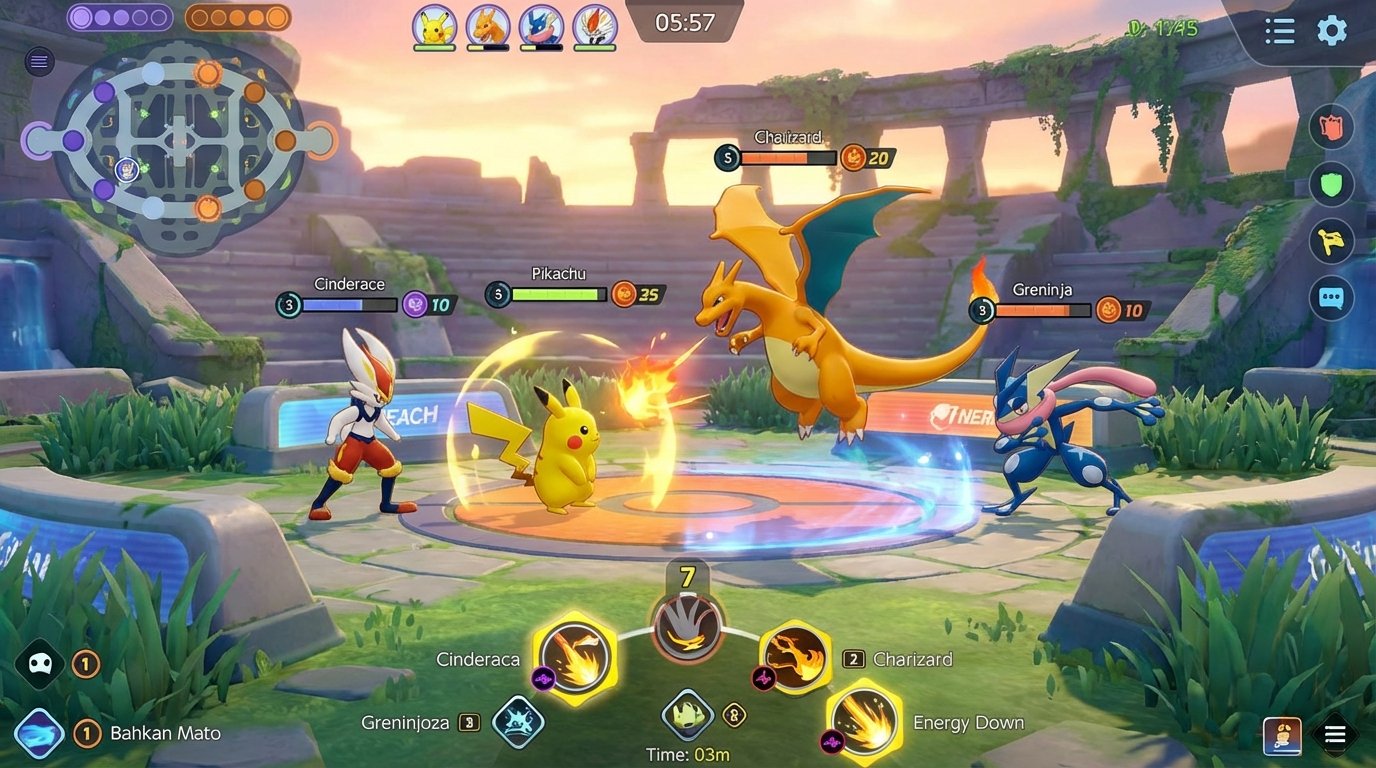The image size is (1376, 768).
Task: Open the quick chat bubble
Action: (x=1331, y=298)
